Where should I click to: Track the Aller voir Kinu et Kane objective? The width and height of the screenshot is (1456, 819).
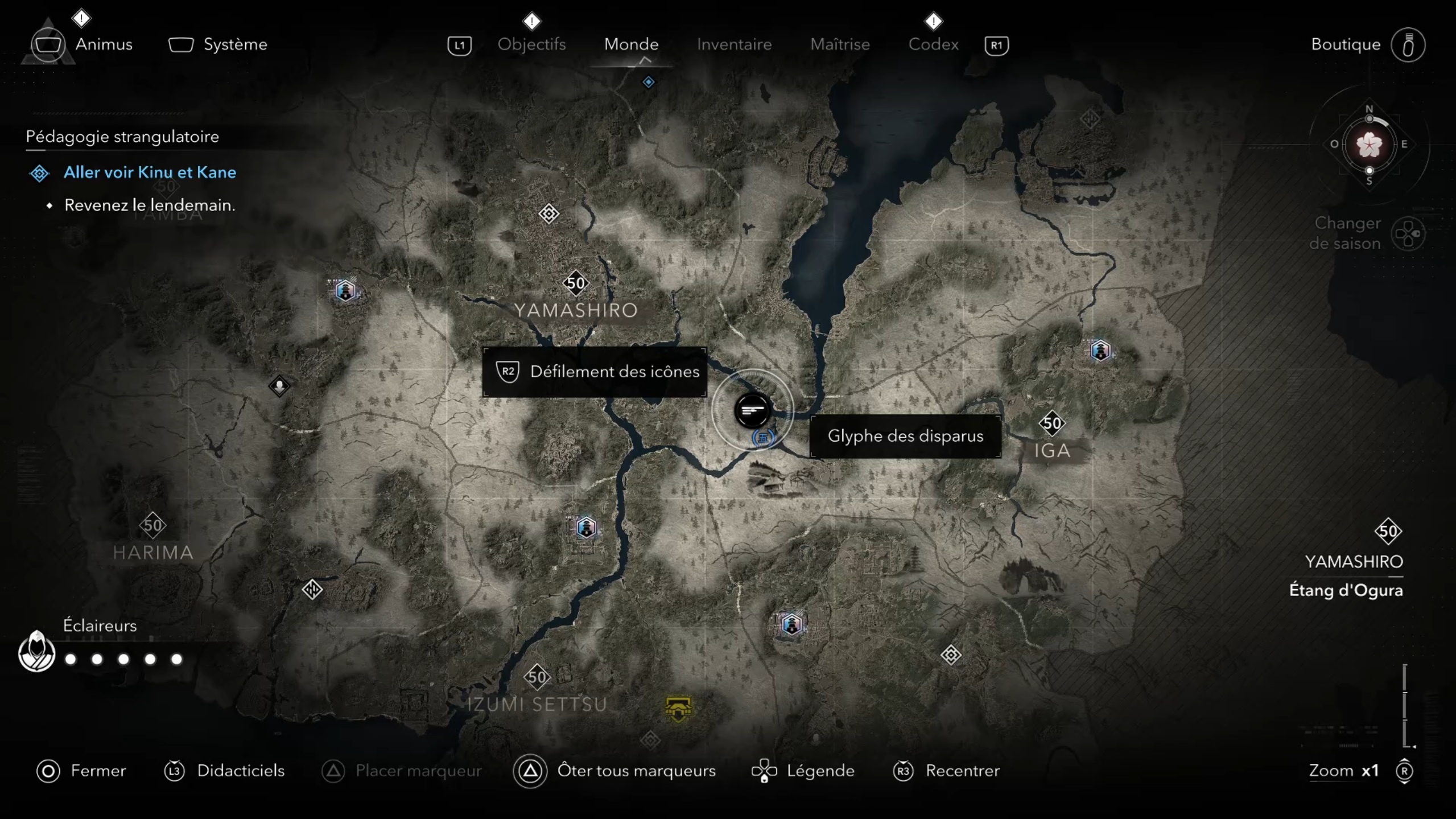149,172
